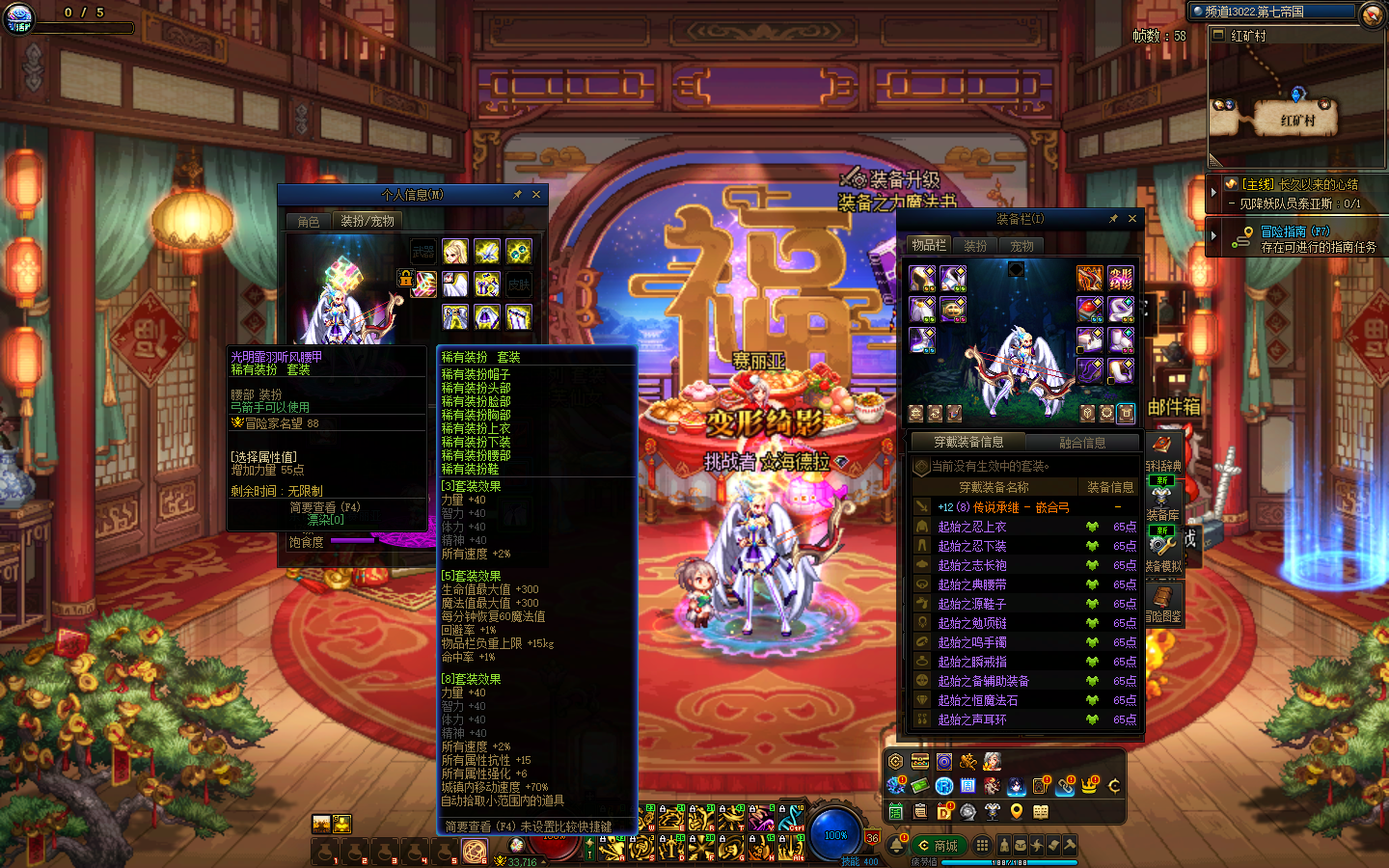Select the 物品栏 tab

929,246
